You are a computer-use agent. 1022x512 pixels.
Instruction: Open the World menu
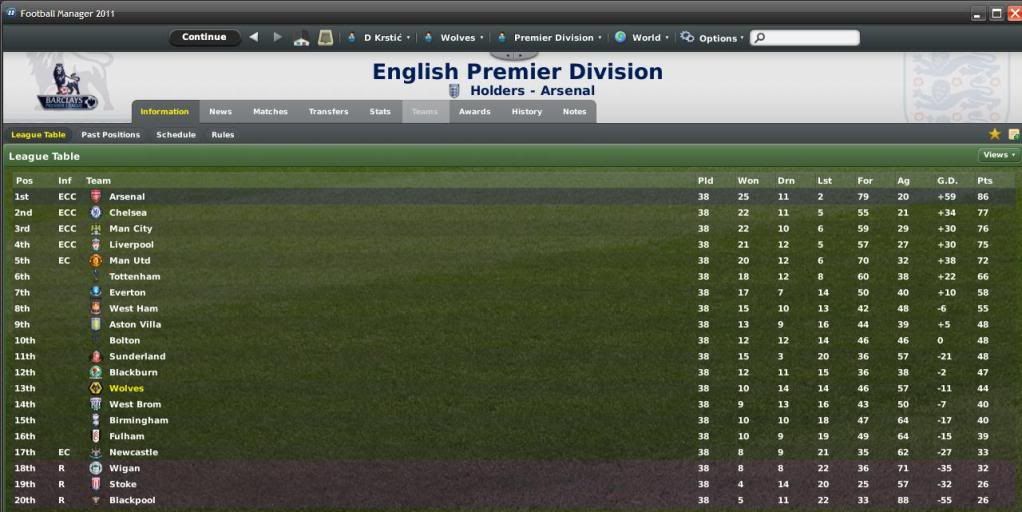(x=641, y=38)
